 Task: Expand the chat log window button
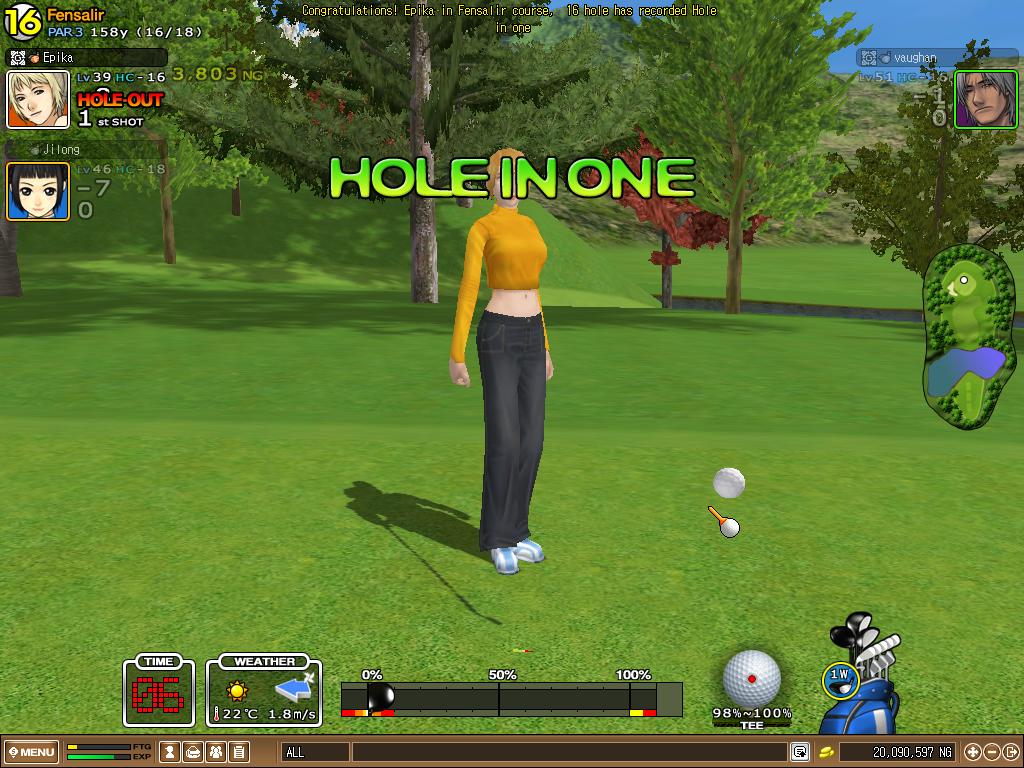(x=800, y=752)
